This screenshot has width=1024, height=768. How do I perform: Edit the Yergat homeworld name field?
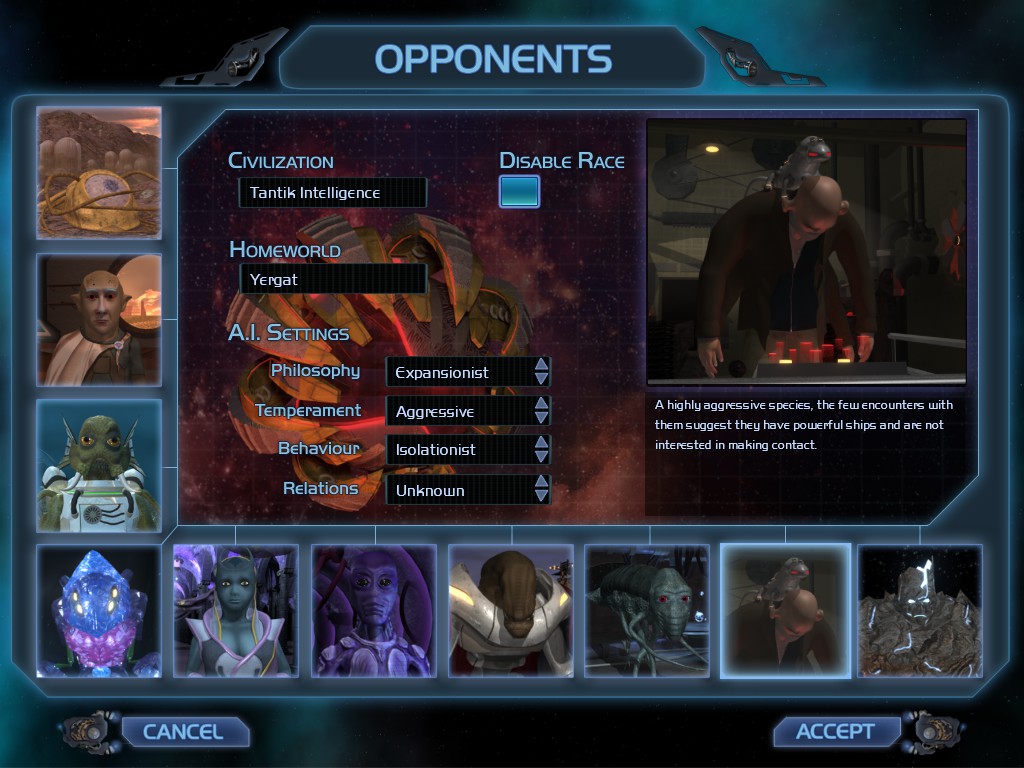pyautogui.click(x=332, y=280)
